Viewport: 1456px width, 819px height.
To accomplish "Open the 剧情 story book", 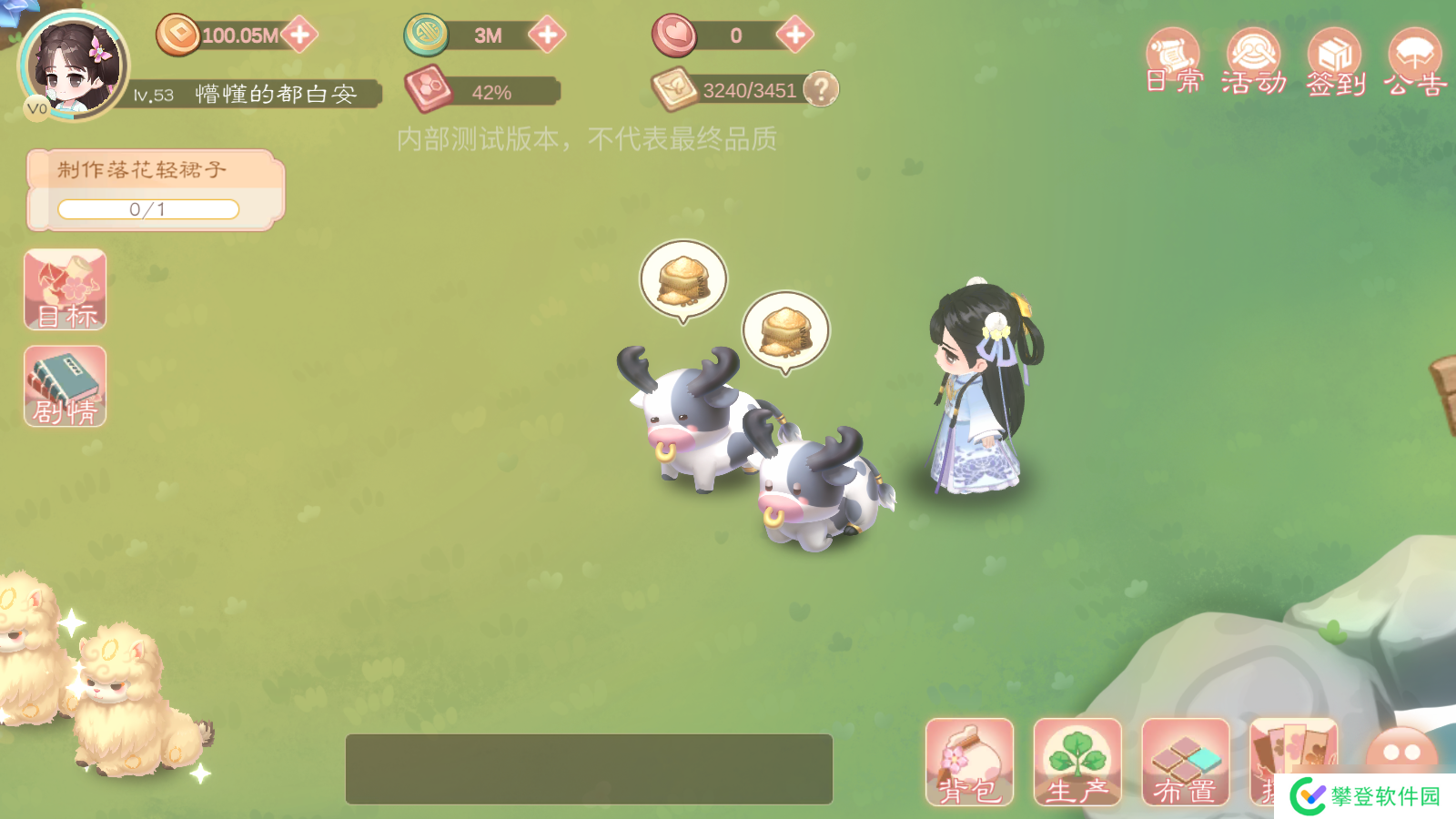I will 66,387.
